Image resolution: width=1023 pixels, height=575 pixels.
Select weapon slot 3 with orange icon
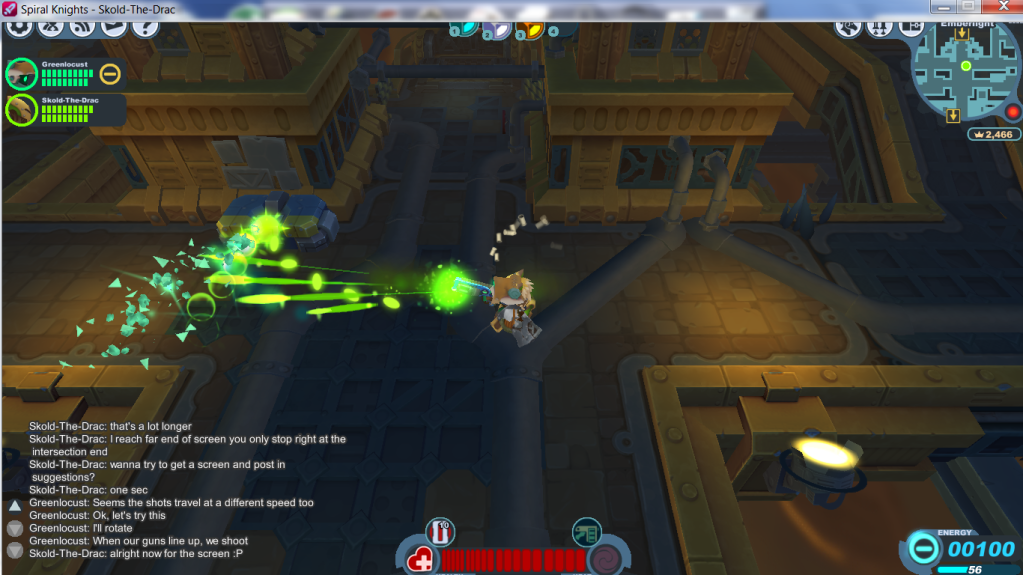tap(530, 29)
